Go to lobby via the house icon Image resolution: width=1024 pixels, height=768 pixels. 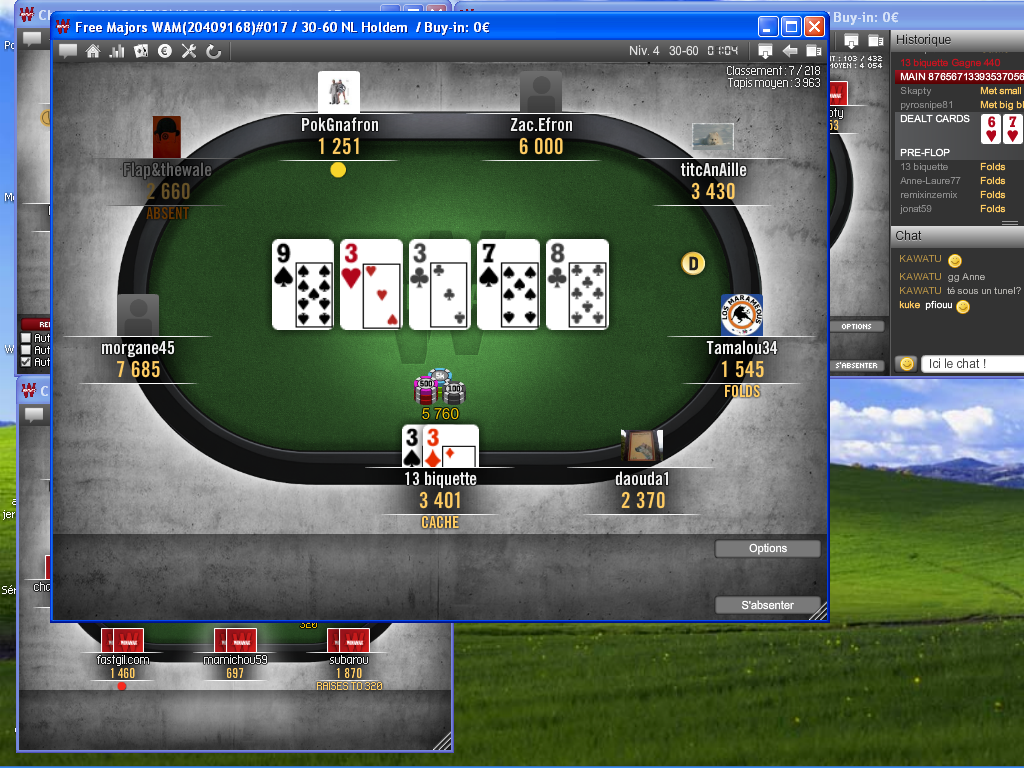(93, 51)
